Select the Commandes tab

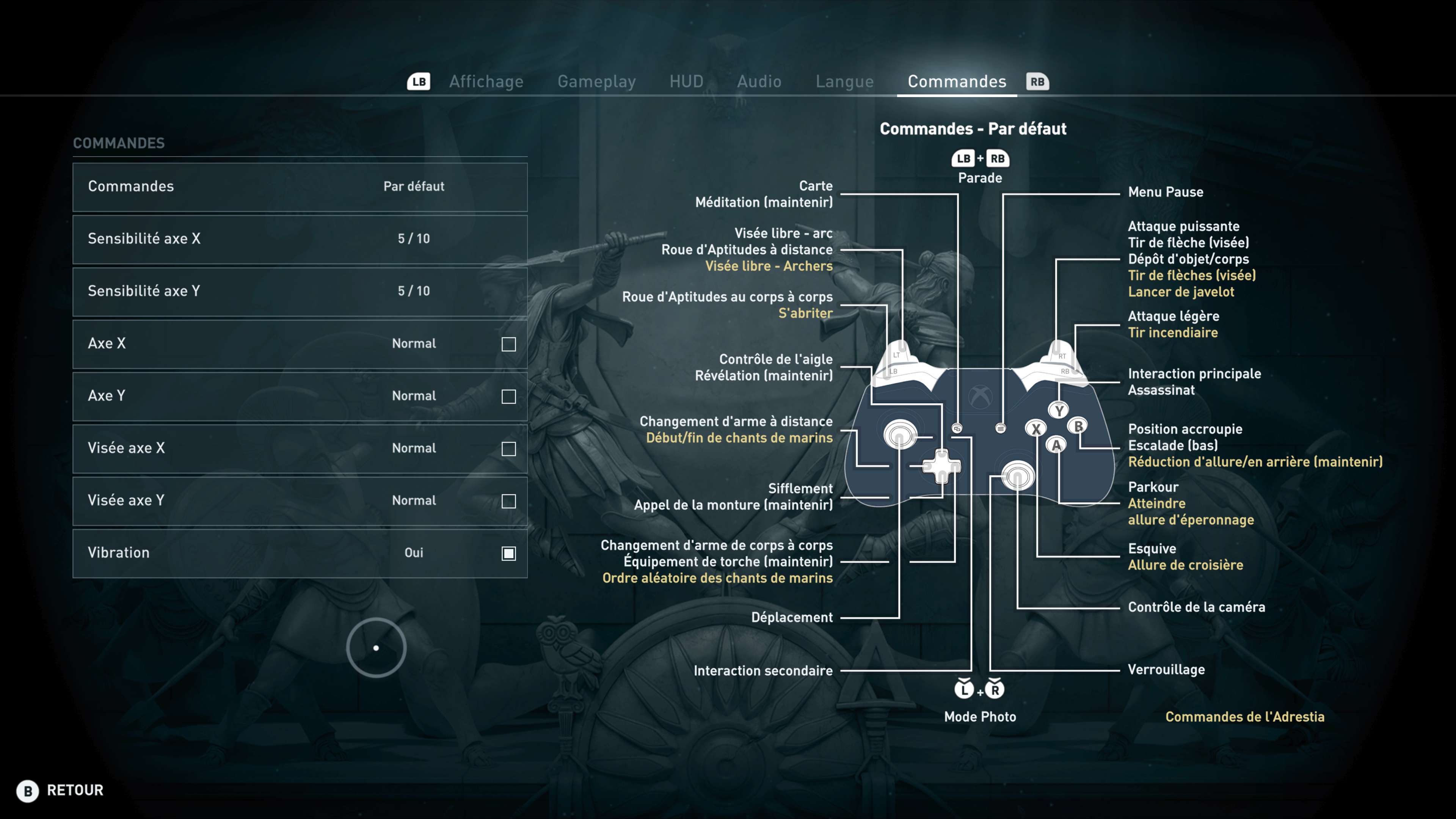[956, 82]
